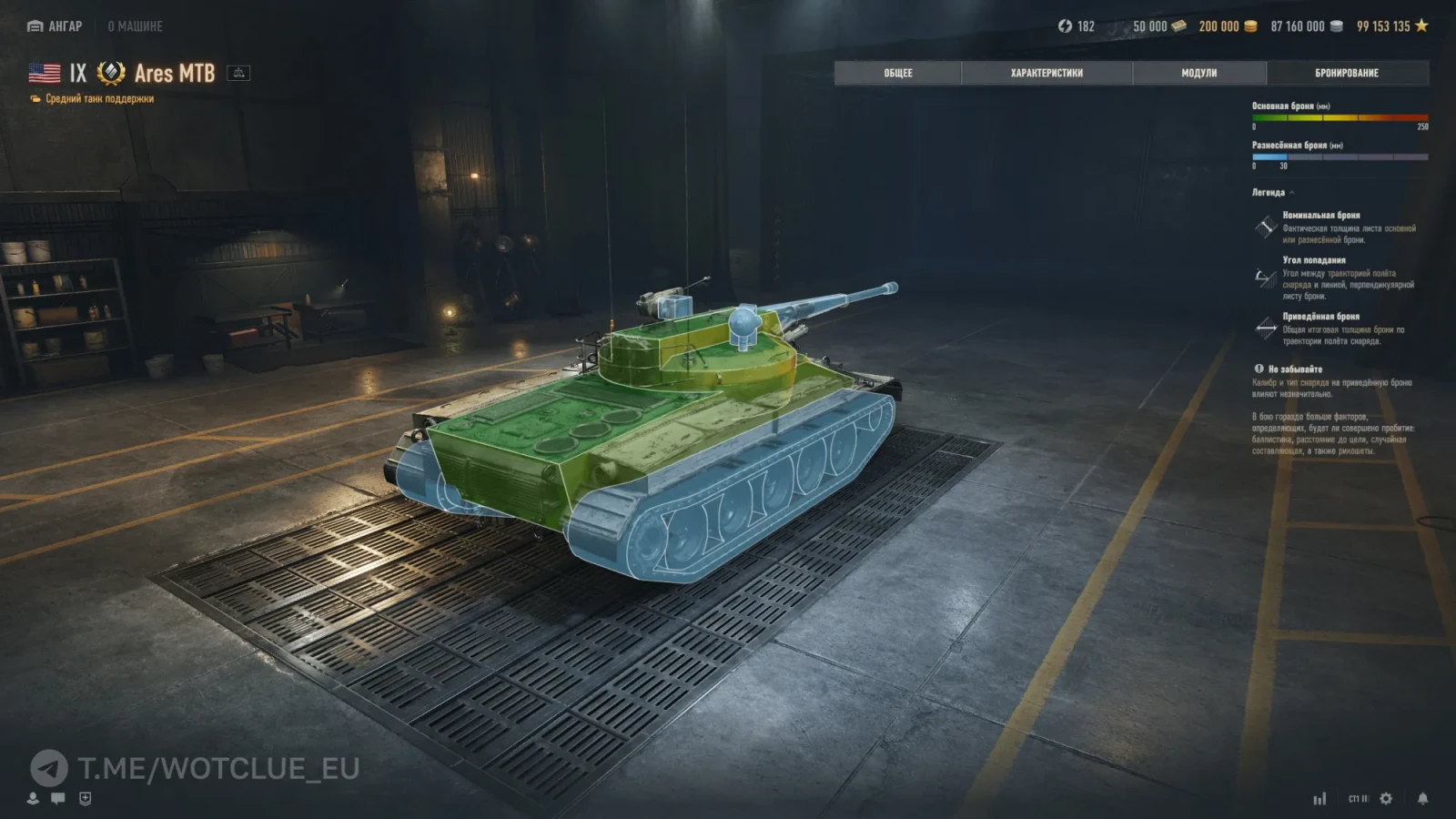
Task: Switch to the Характеристики tab
Action: coord(1046,73)
